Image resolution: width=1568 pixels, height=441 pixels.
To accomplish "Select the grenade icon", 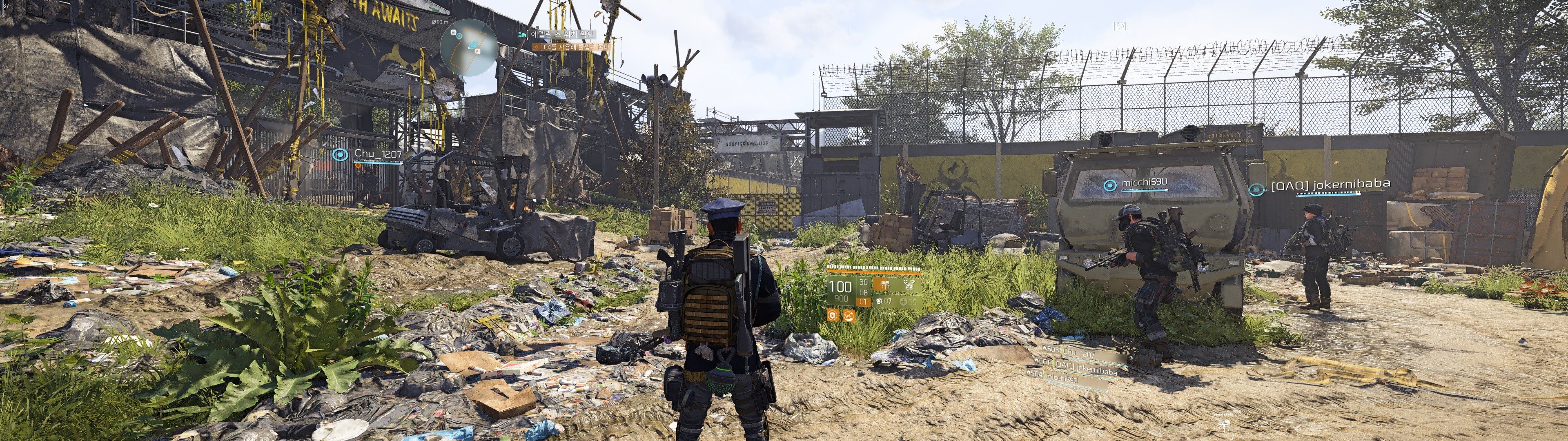I will coord(880,301).
